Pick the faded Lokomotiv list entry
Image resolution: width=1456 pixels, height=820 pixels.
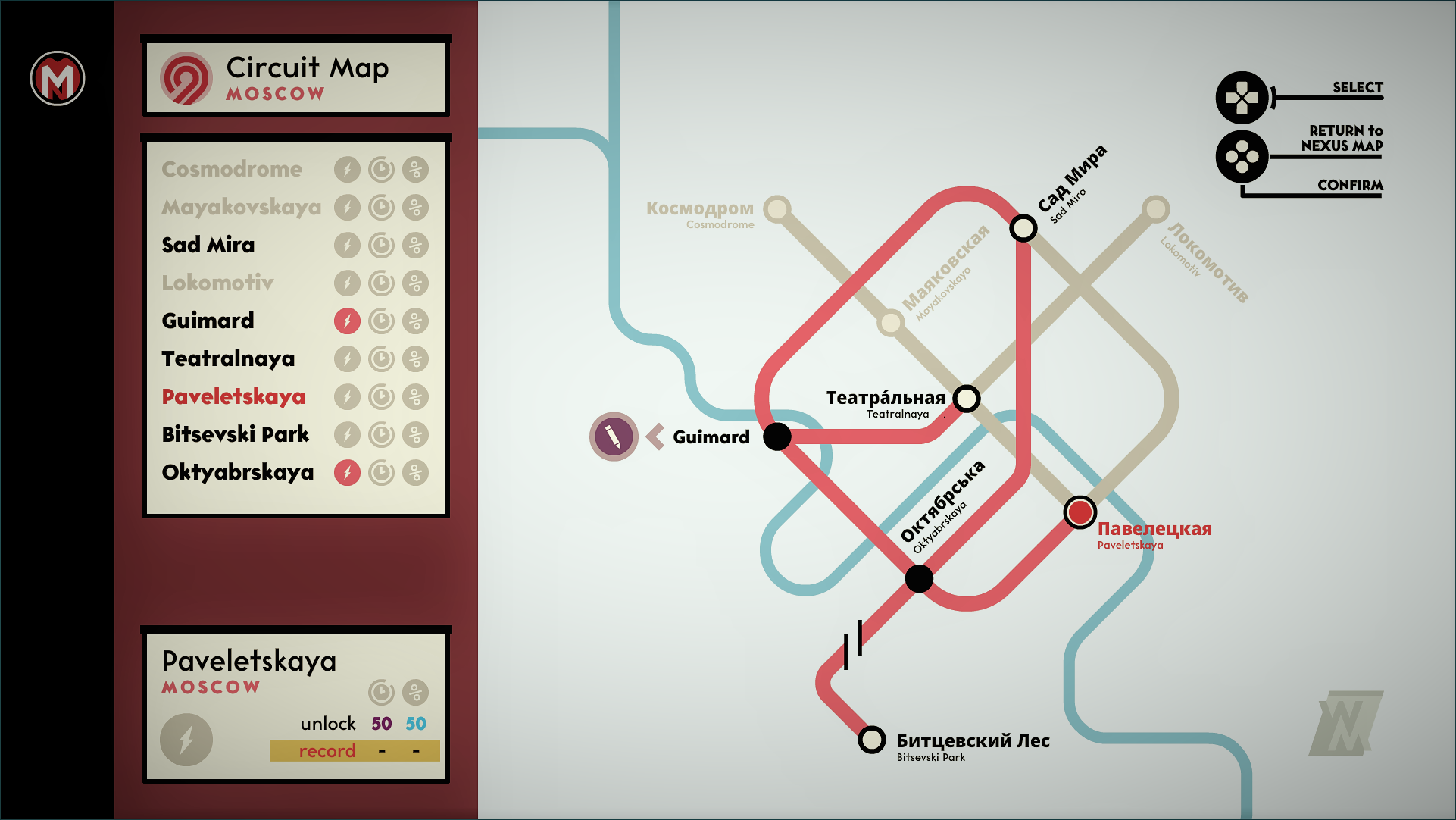[x=217, y=283]
